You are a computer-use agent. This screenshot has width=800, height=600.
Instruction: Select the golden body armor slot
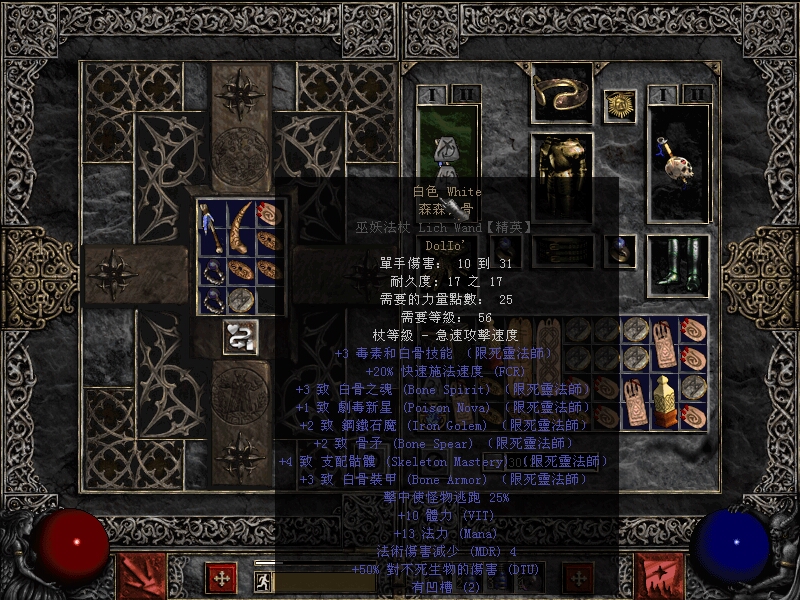(x=562, y=163)
